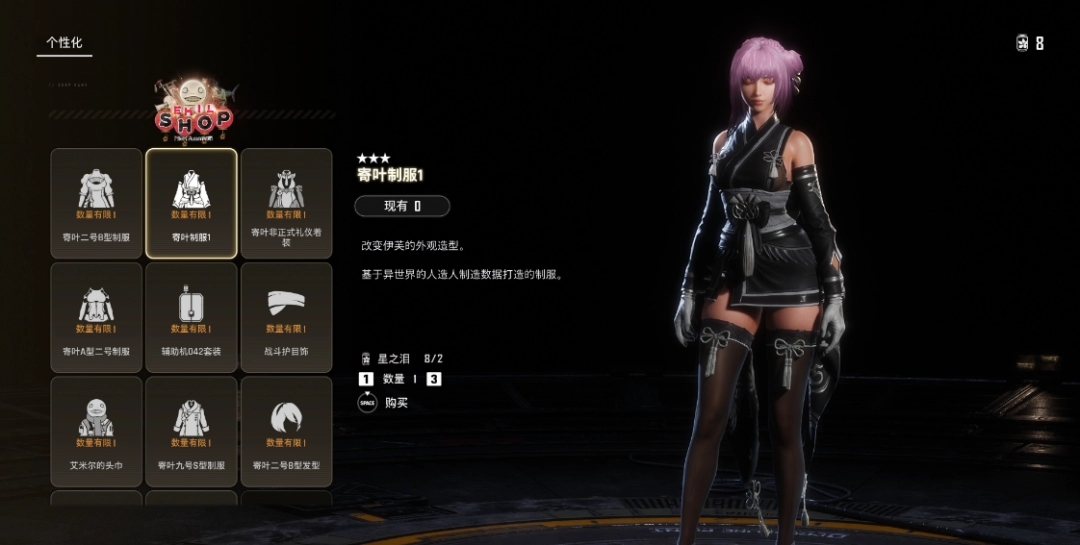Choose the 寄叶制服1 outfit tile

pos(191,203)
